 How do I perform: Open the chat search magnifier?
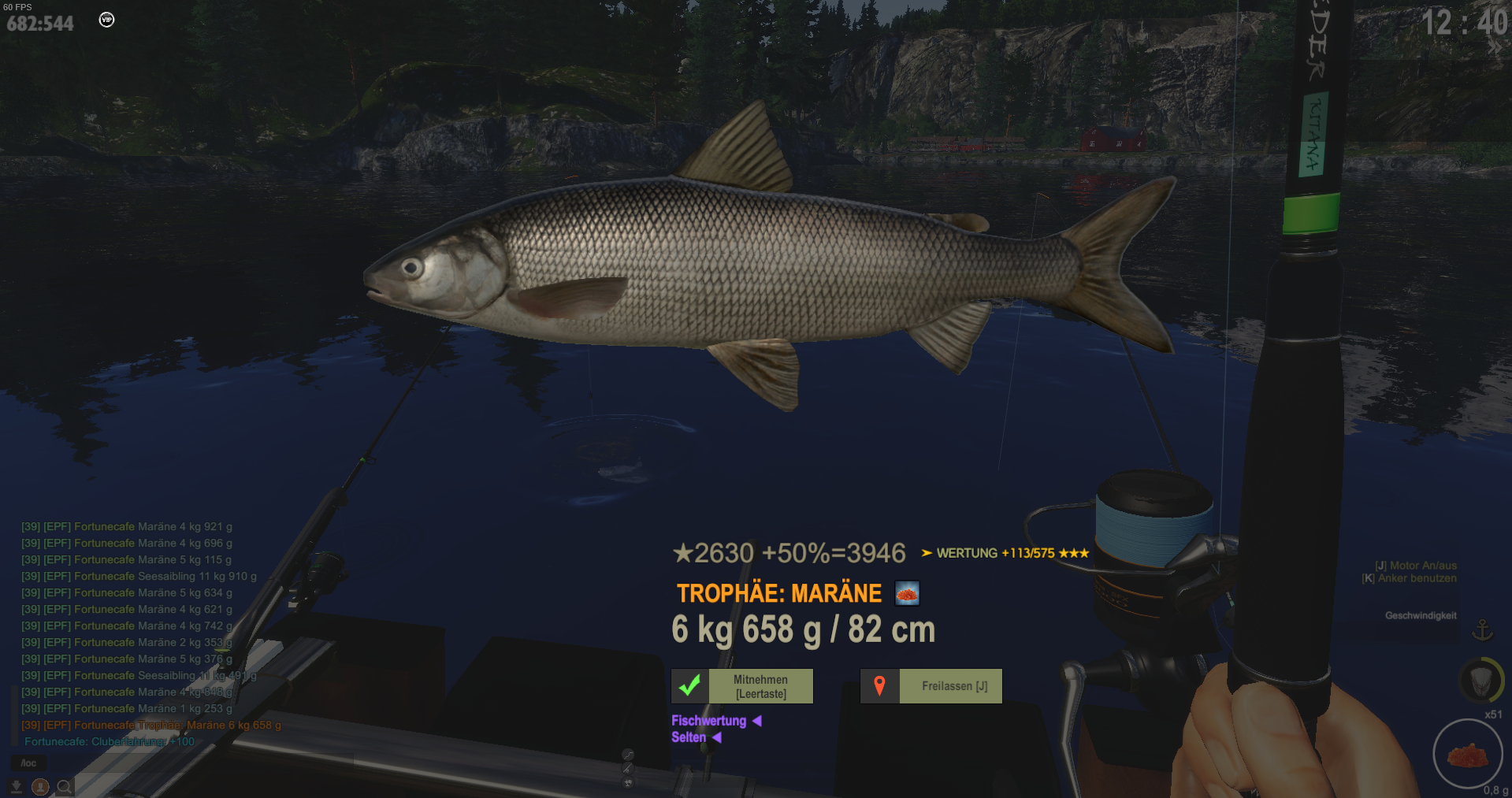[65, 786]
